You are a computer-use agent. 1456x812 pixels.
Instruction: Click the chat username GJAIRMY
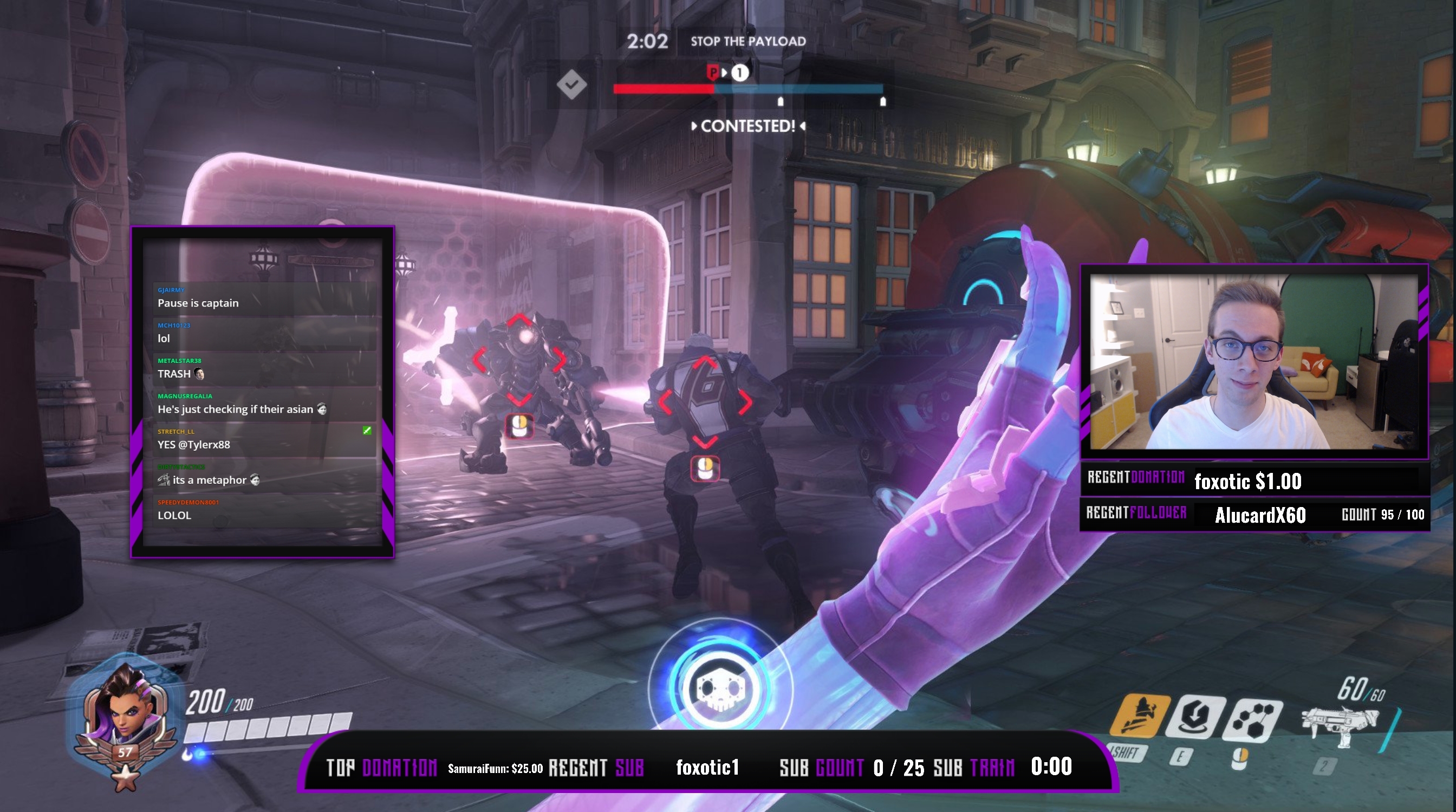(171, 289)
